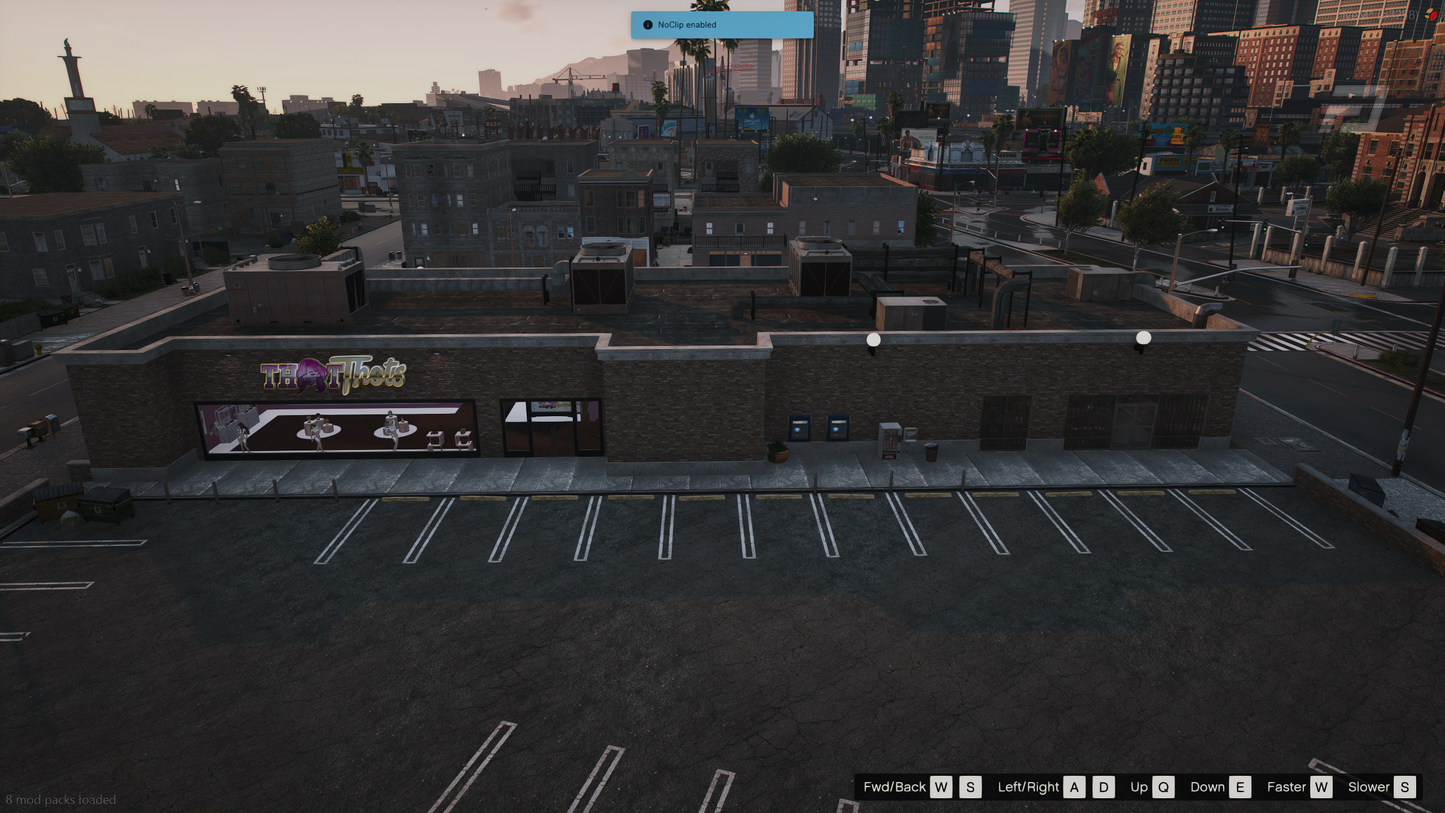This screenshot has width=1445, height=813.
Task: Toggle the left wall-mounted light globe
Action: pos(873,338)
